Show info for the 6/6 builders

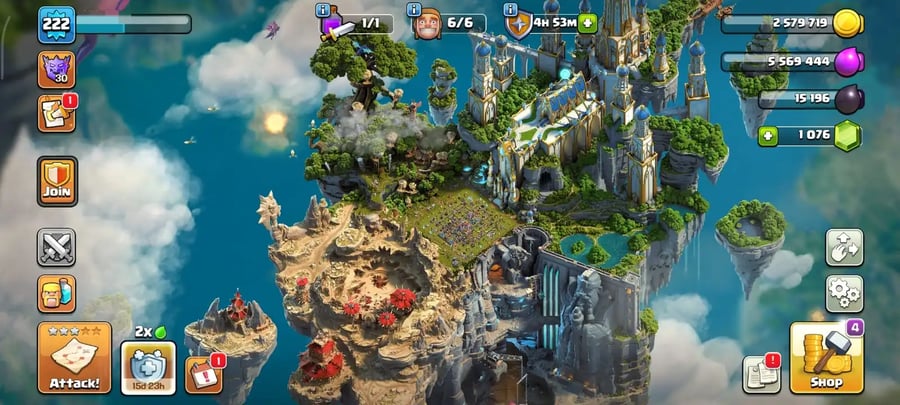click(x=414, y=11)
